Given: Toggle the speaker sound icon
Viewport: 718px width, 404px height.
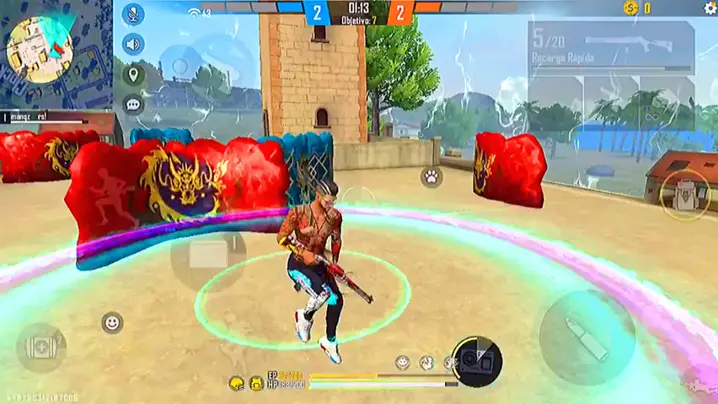Looking at the screenshot, I should click(133, 44).
